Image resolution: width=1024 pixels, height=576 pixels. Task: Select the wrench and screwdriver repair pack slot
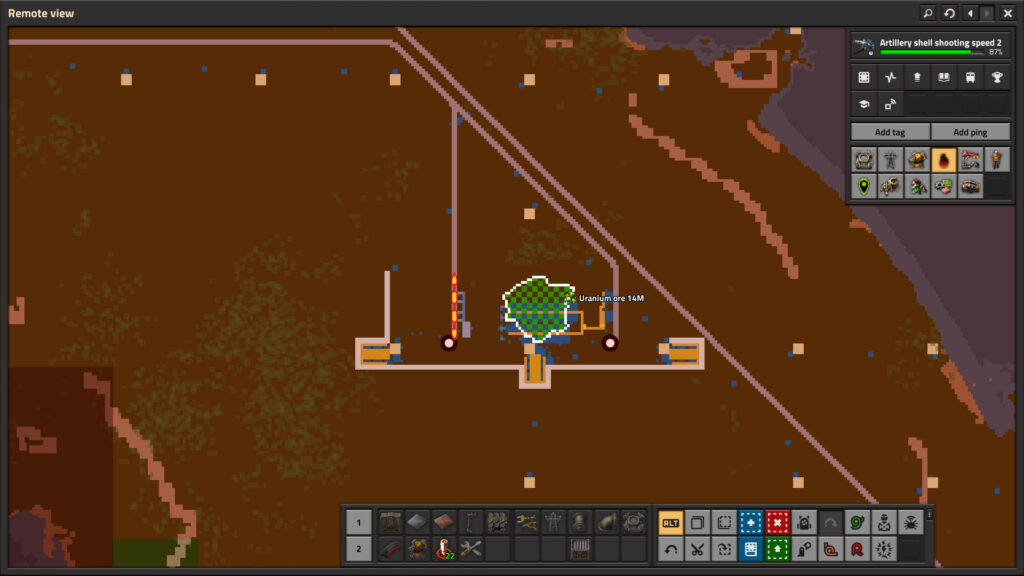pos(471,548)
